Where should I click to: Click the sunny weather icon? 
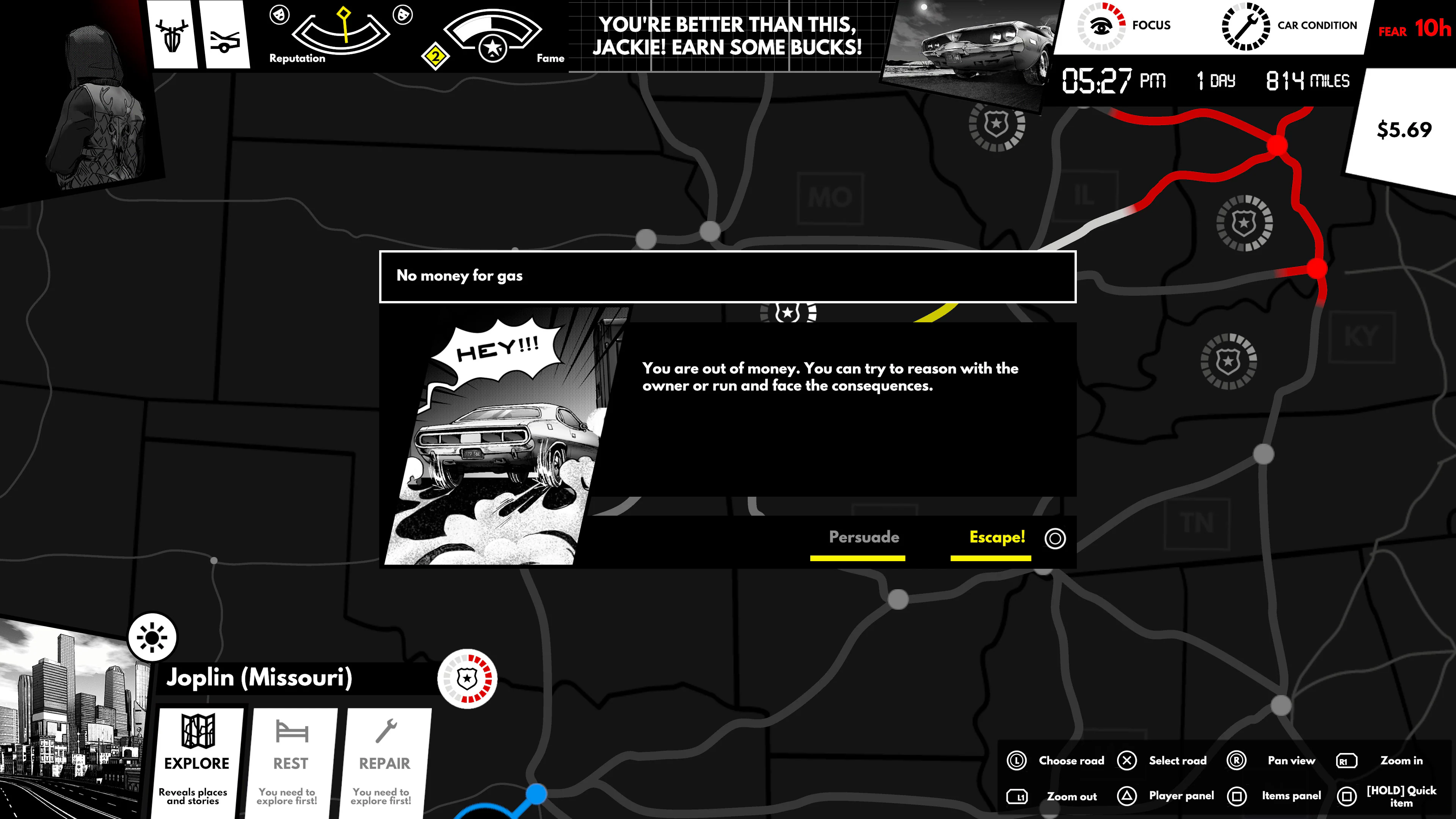point(152,637)
